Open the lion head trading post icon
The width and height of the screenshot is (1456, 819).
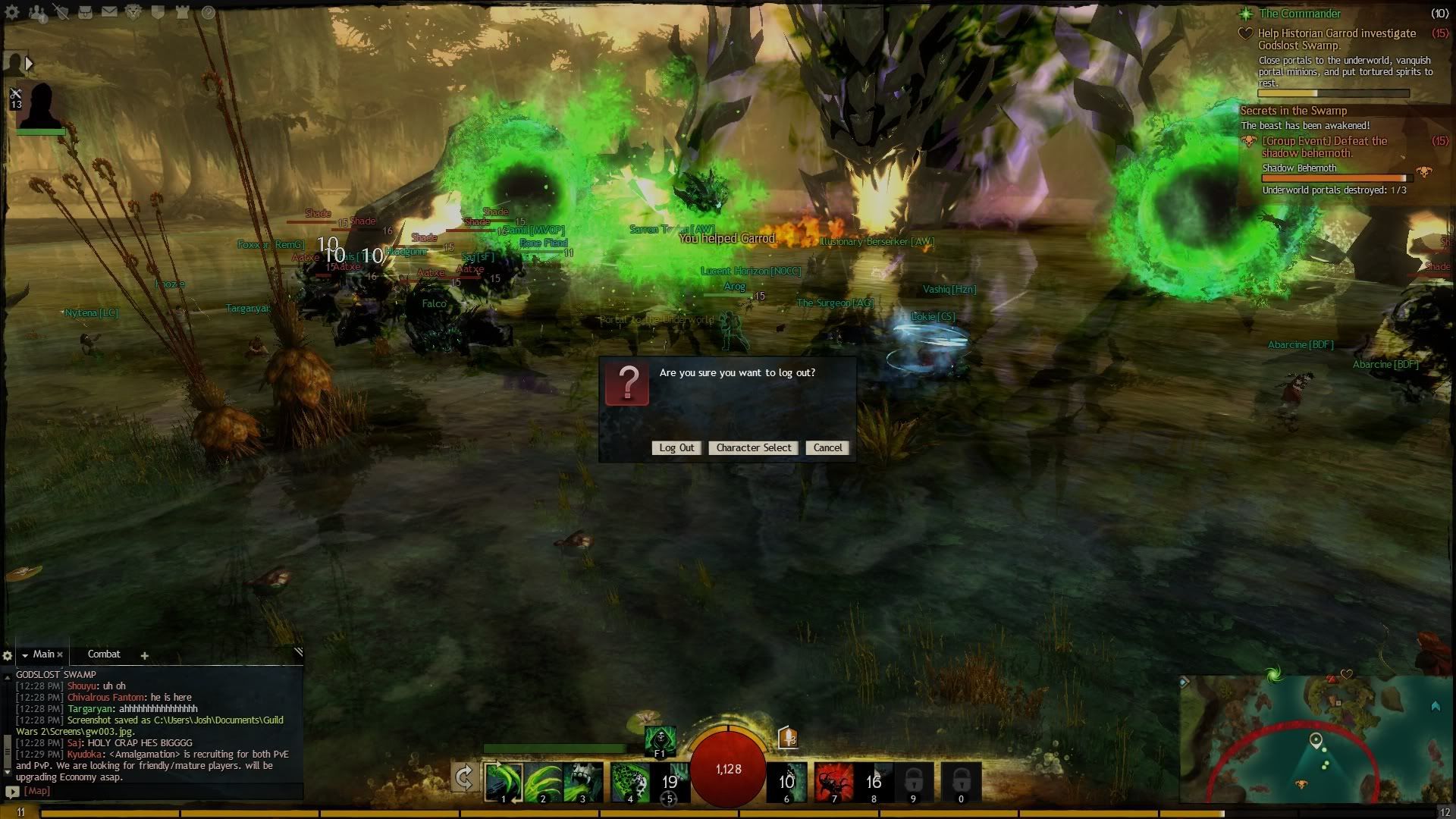tap(133, 12)
